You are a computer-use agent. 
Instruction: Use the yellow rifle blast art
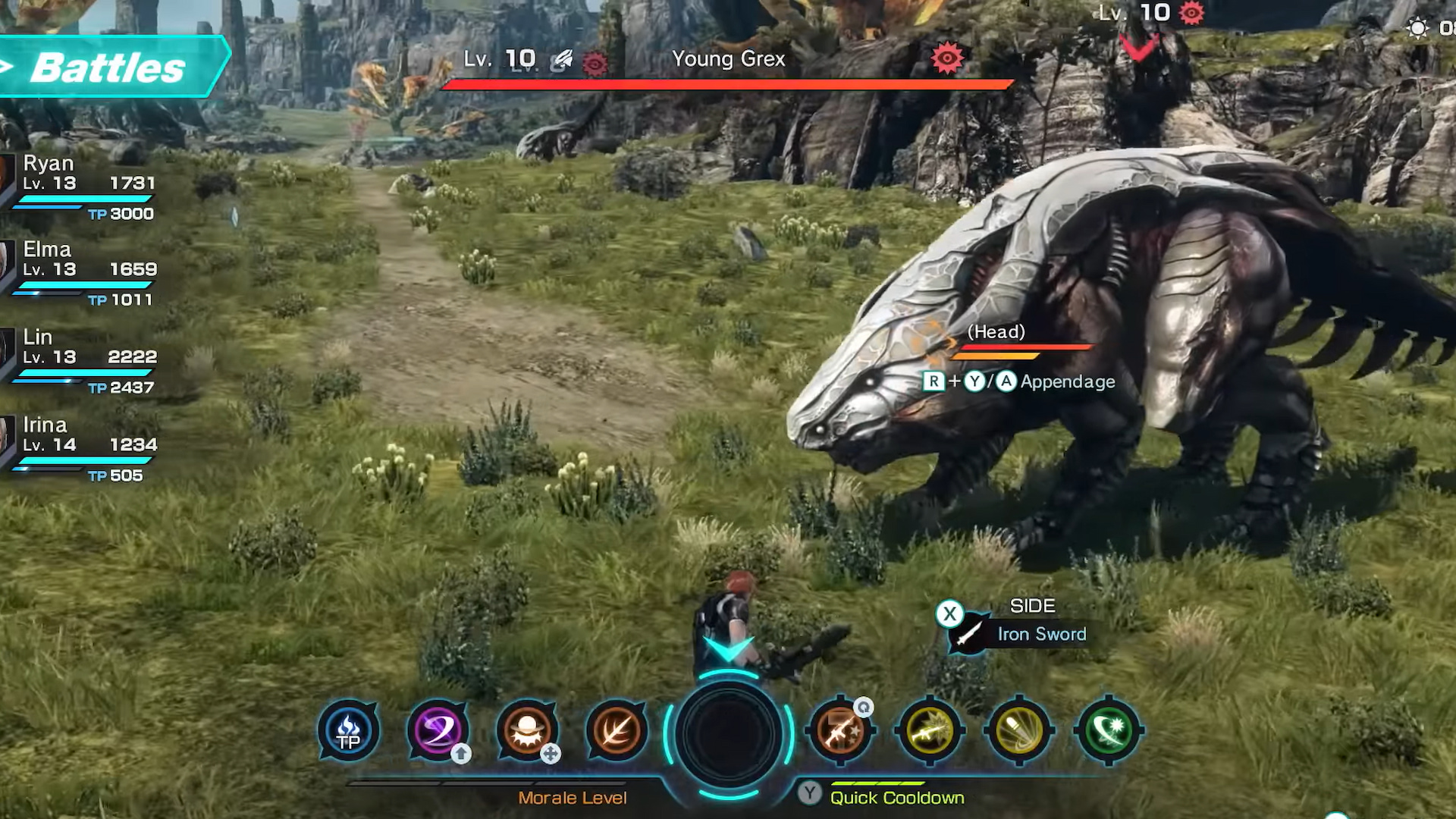pos(930,731)
